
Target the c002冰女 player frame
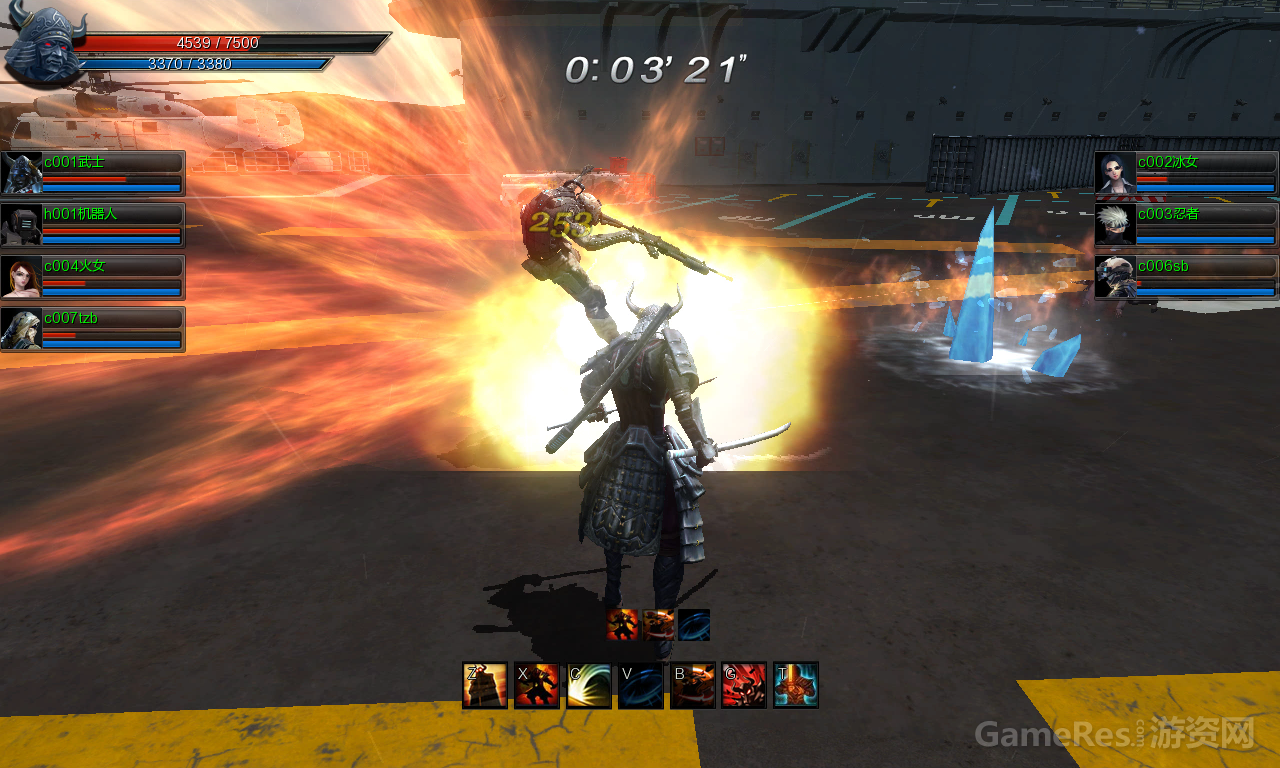click(1186, 173)
